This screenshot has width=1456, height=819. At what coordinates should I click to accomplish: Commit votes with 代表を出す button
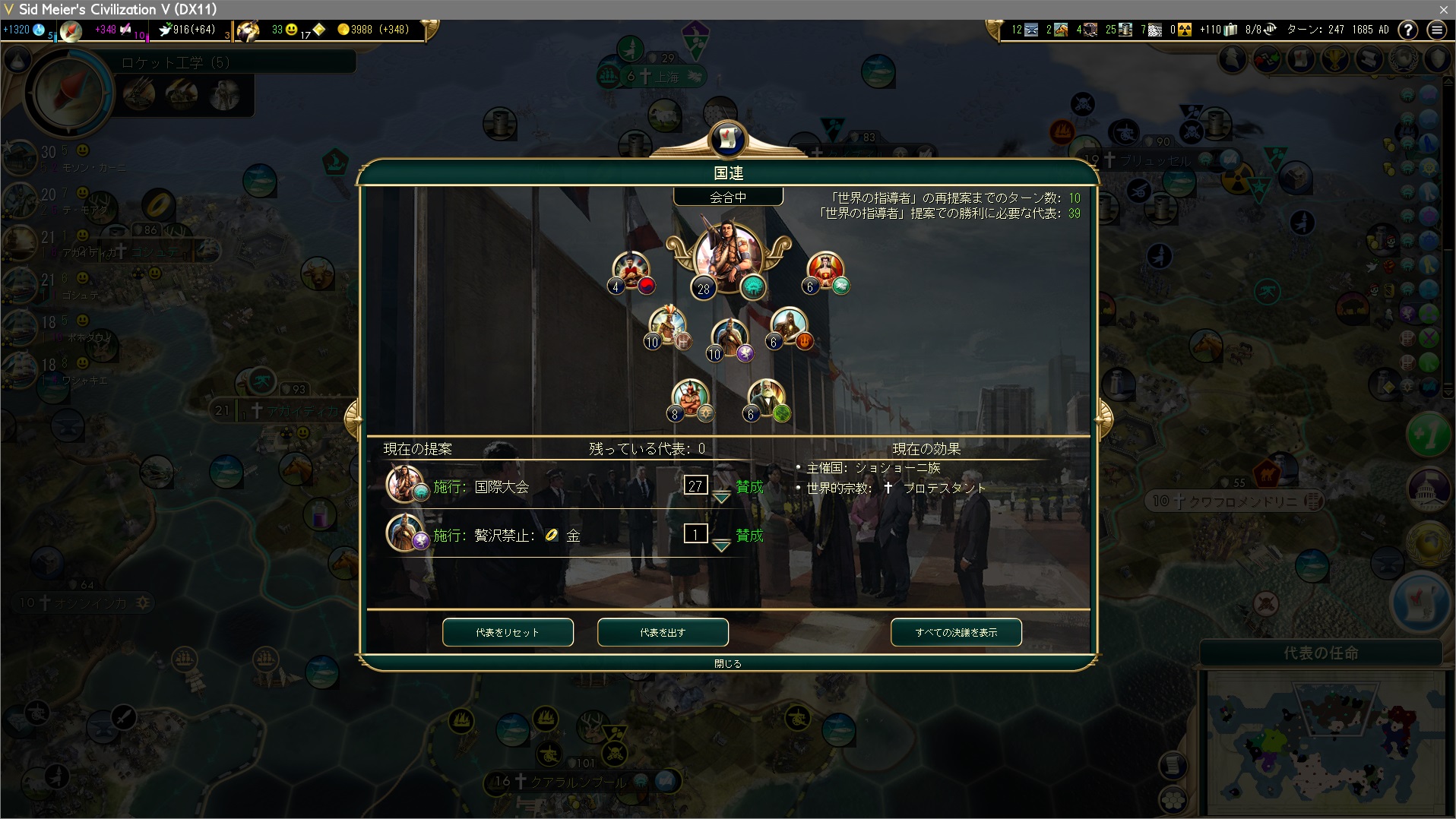[x=663, y=632]
